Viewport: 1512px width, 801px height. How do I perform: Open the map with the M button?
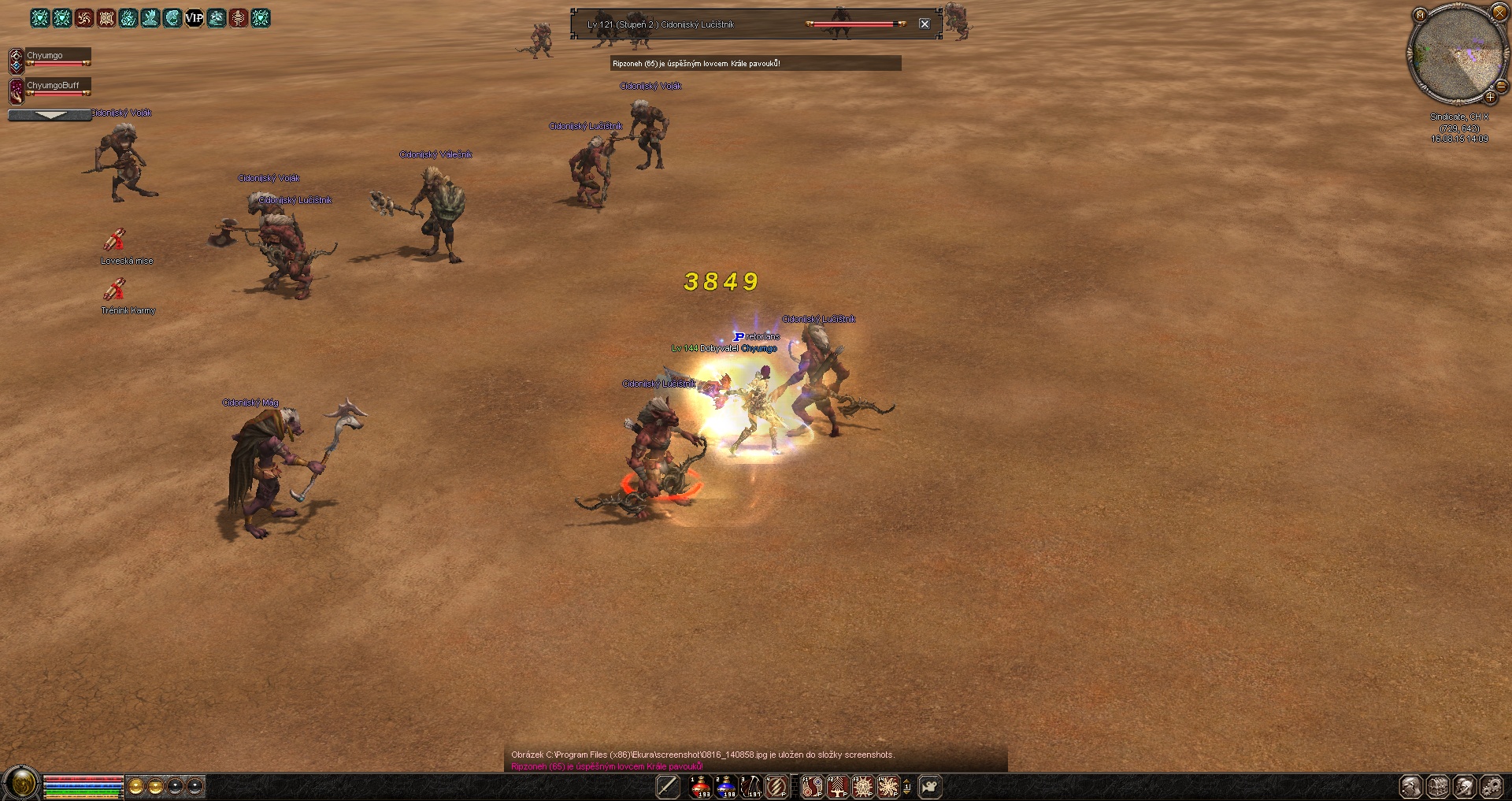(1420, 15)
